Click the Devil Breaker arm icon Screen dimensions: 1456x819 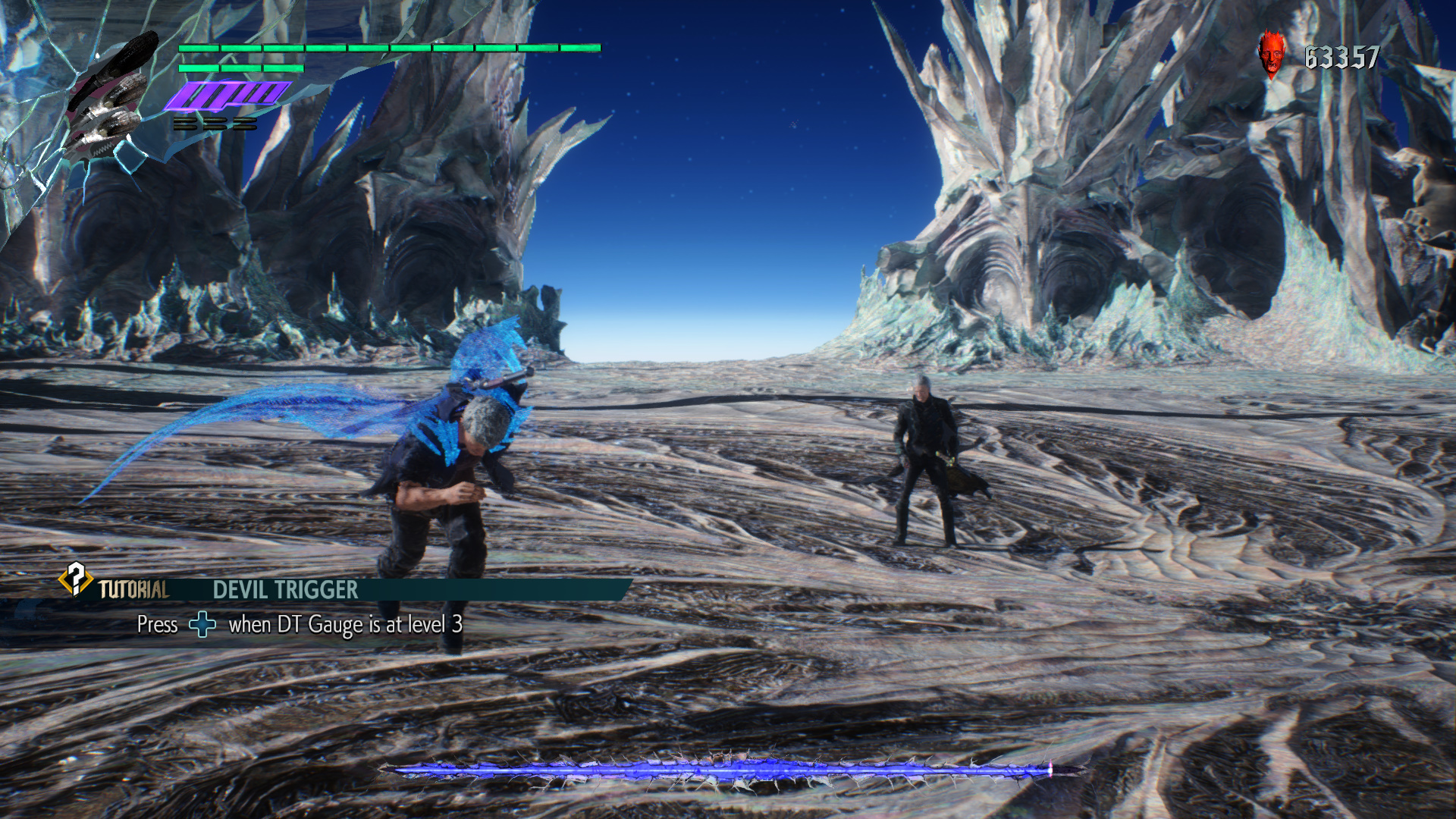tap(111, 95)
